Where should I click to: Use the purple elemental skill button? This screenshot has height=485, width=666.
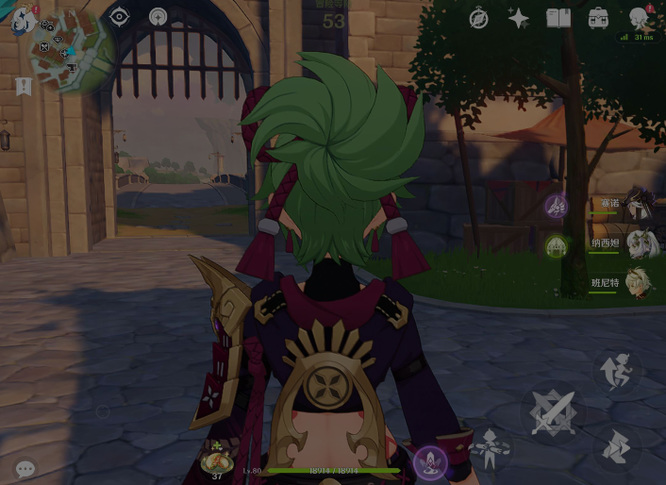[x=430, y=461]
